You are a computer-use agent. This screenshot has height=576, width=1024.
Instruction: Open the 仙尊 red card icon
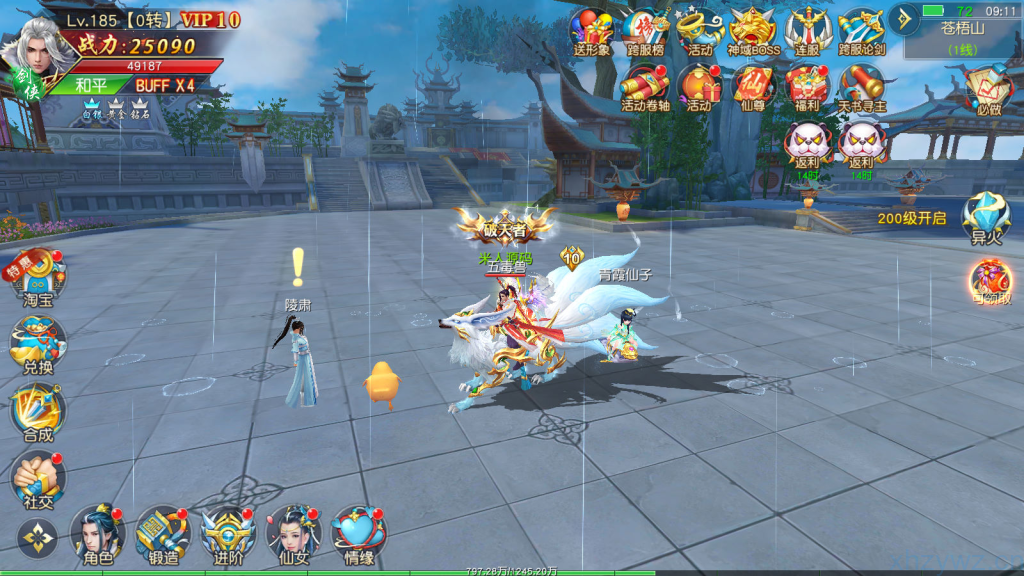pyautogui.click(x=753, y=86)
